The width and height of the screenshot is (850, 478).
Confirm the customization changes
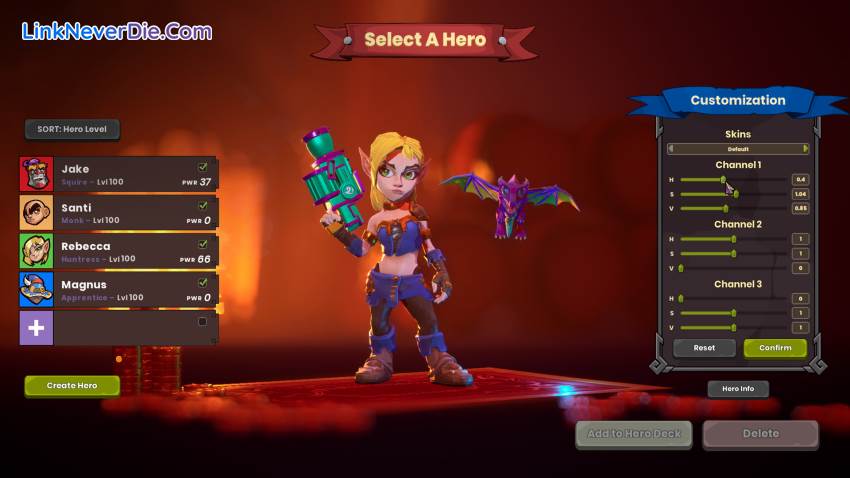(775, 348)
